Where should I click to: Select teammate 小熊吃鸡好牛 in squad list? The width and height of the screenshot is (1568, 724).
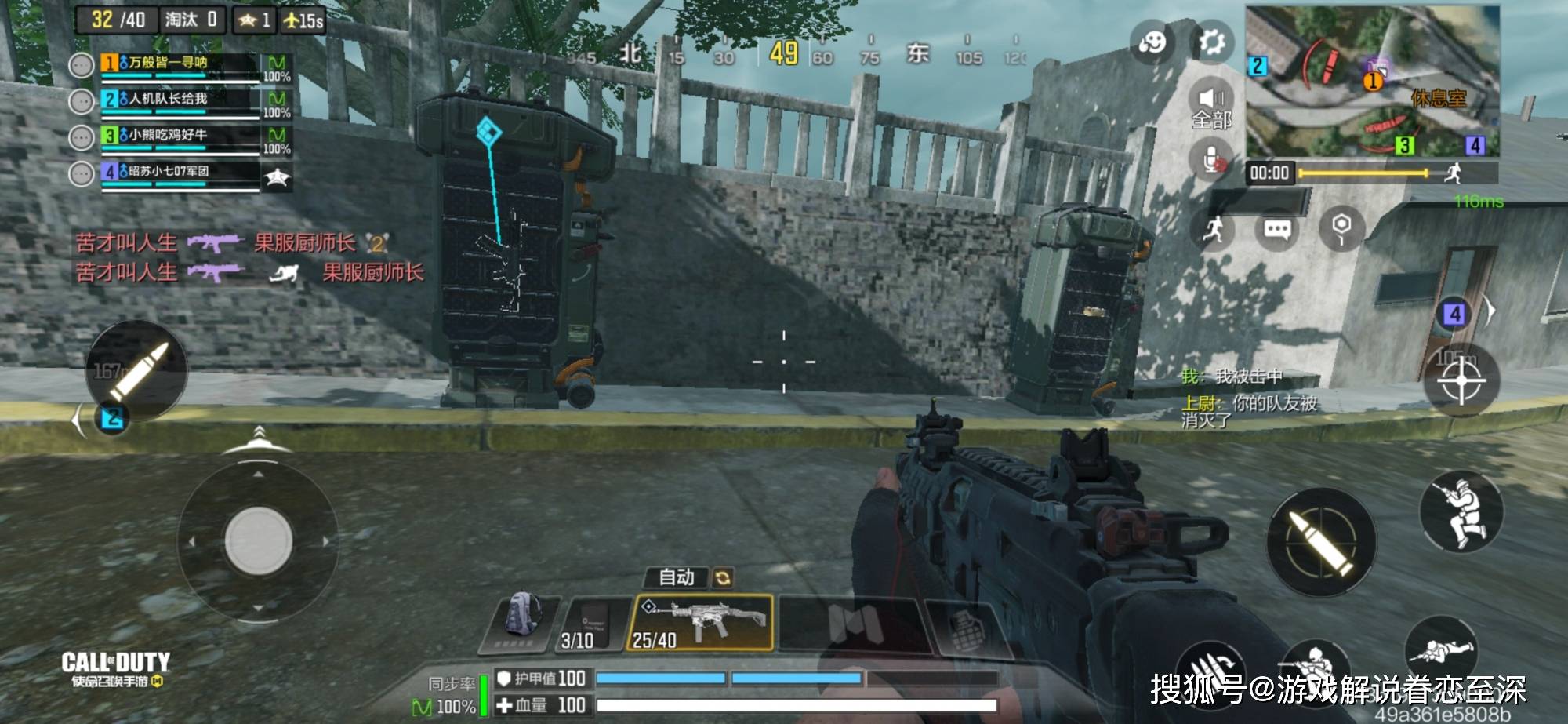pyautogui.click(x=180, y=136)
